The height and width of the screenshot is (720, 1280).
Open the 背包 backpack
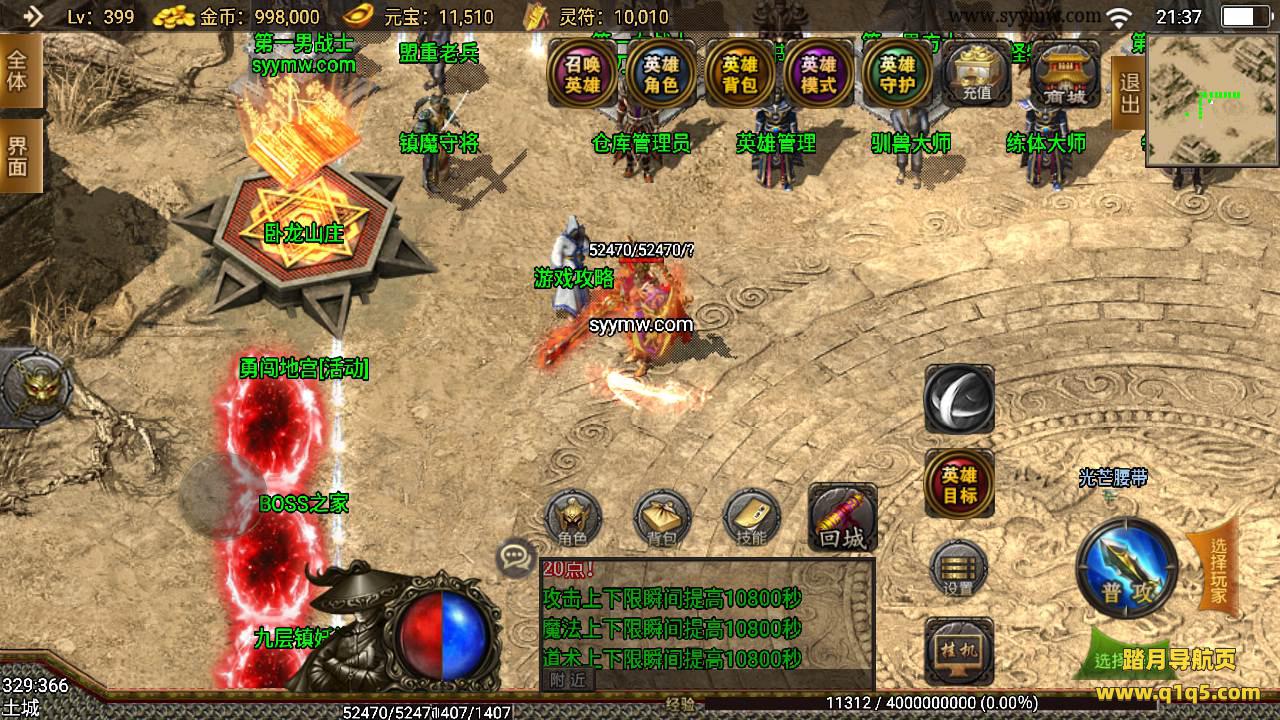662,519
